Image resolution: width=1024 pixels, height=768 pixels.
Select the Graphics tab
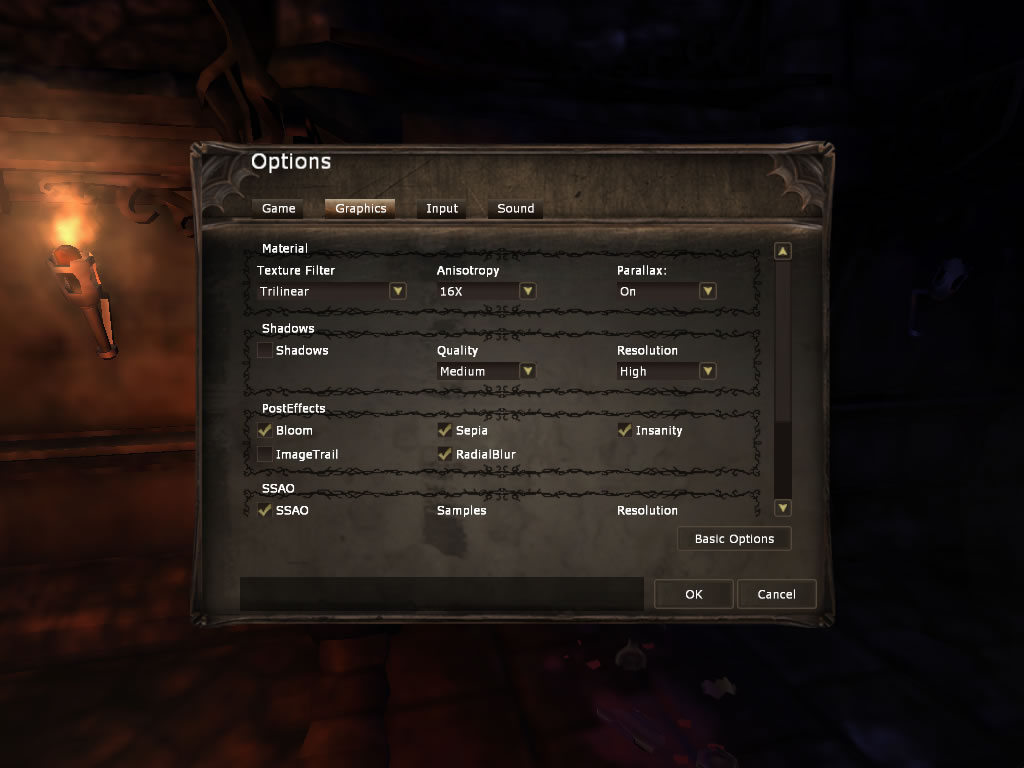tap(360, 208)
